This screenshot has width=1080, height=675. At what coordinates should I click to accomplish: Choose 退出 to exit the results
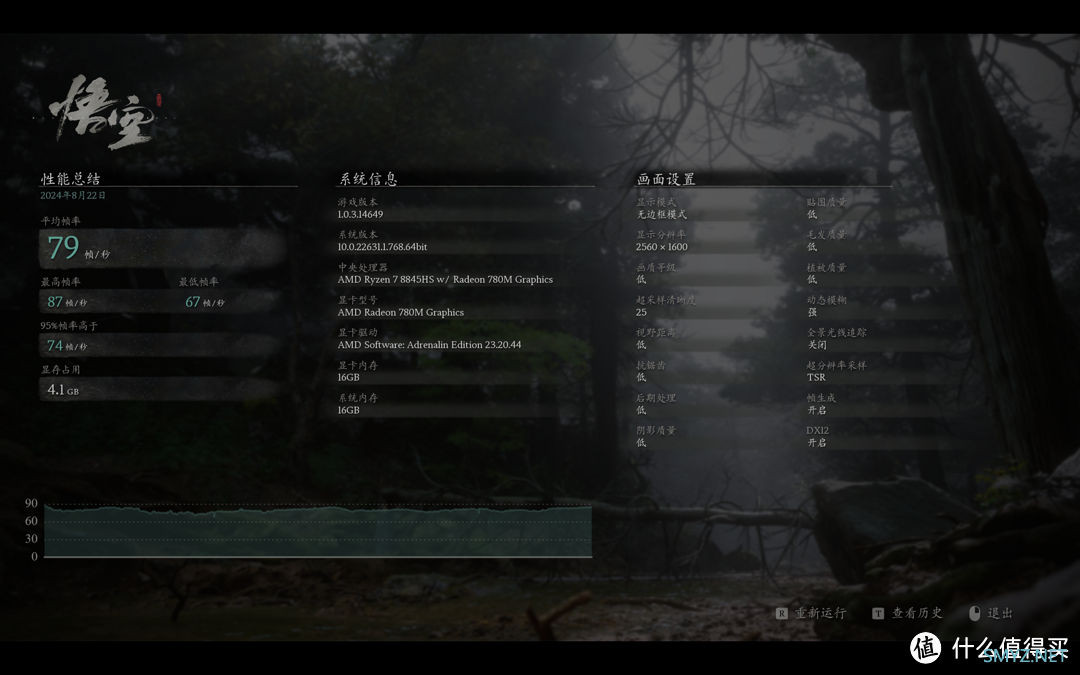click(999, 613)
